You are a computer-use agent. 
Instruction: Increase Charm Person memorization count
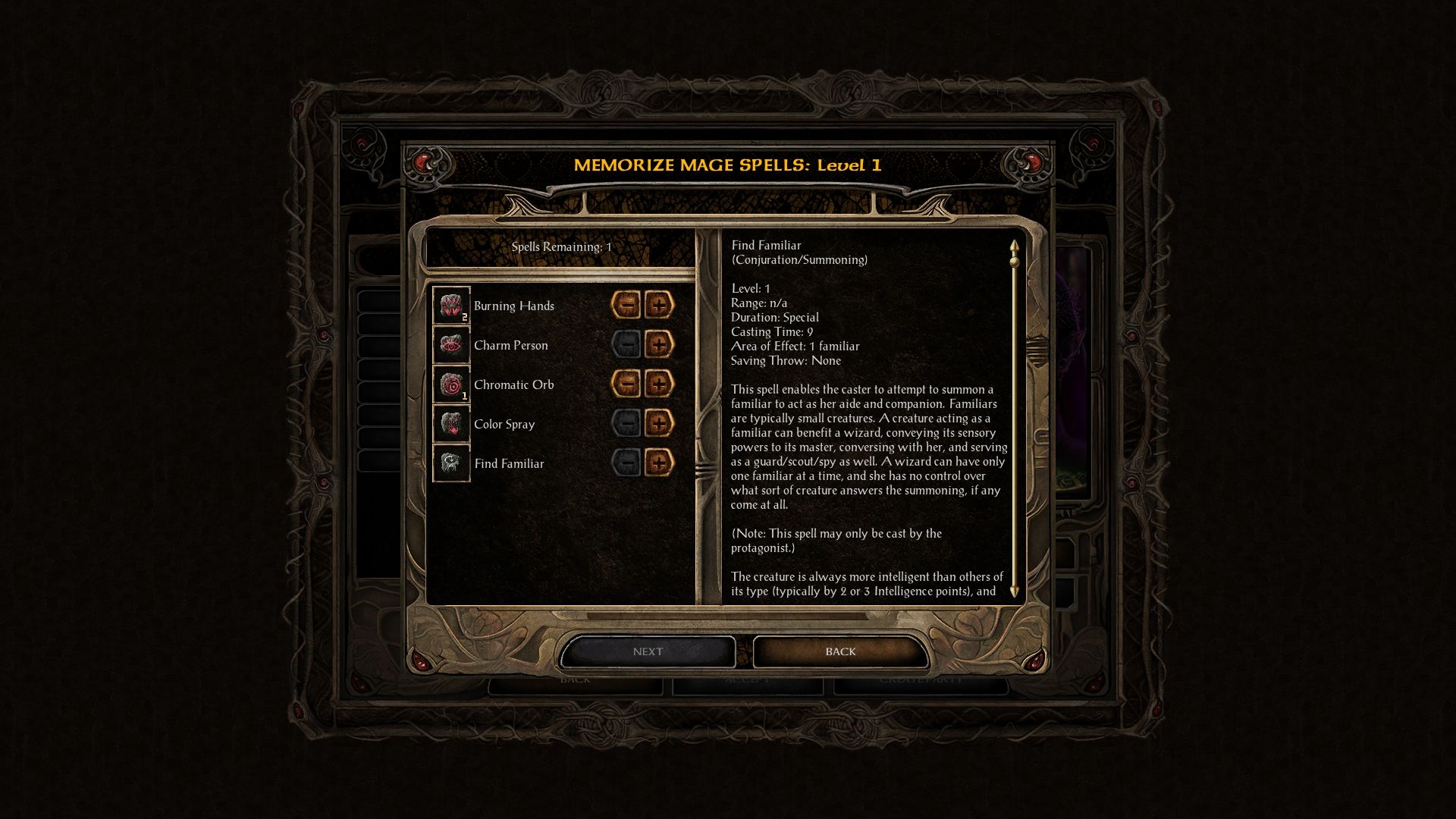(x=659, y=345)
